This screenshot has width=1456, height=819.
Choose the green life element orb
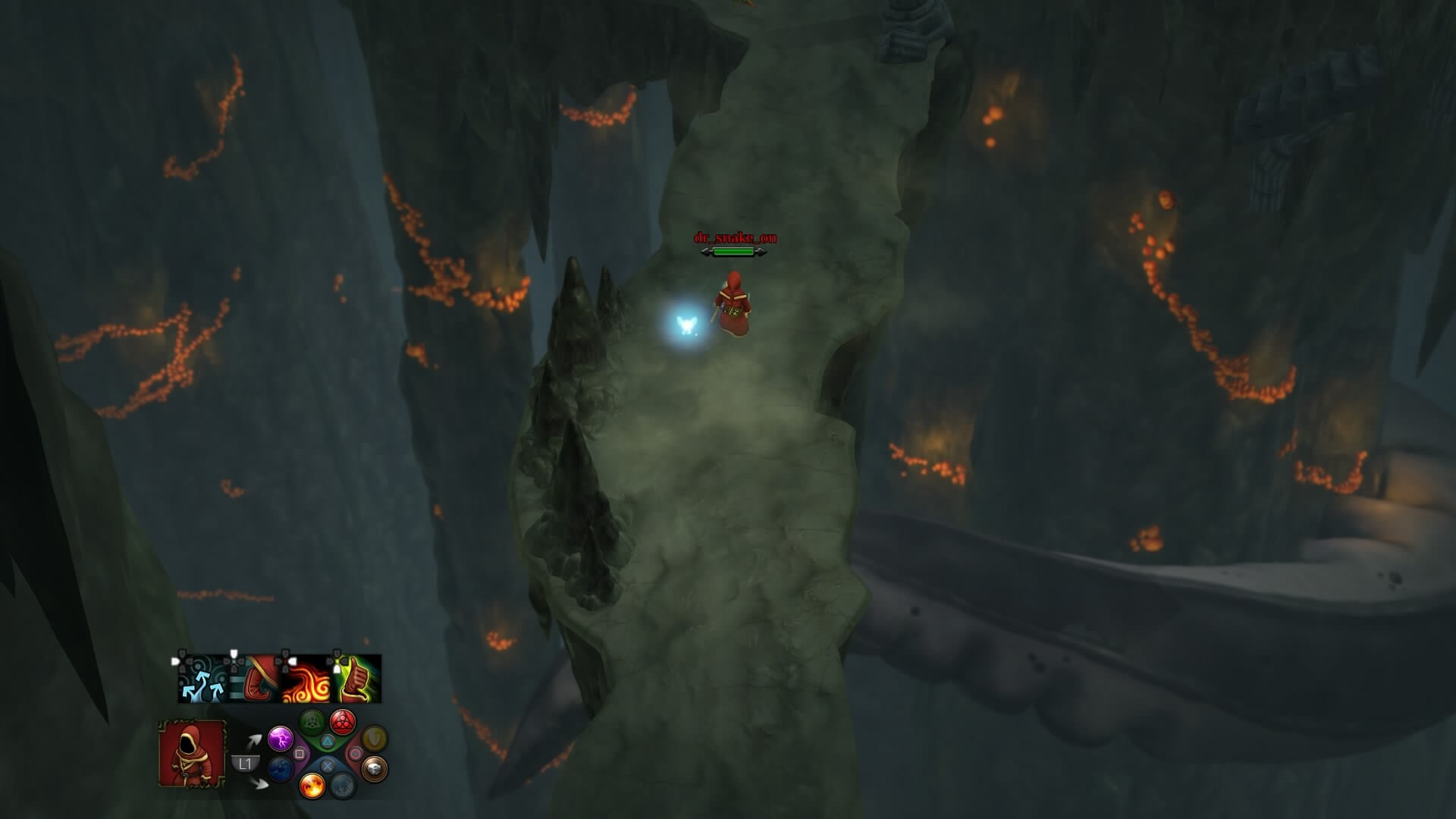[312, 722]
